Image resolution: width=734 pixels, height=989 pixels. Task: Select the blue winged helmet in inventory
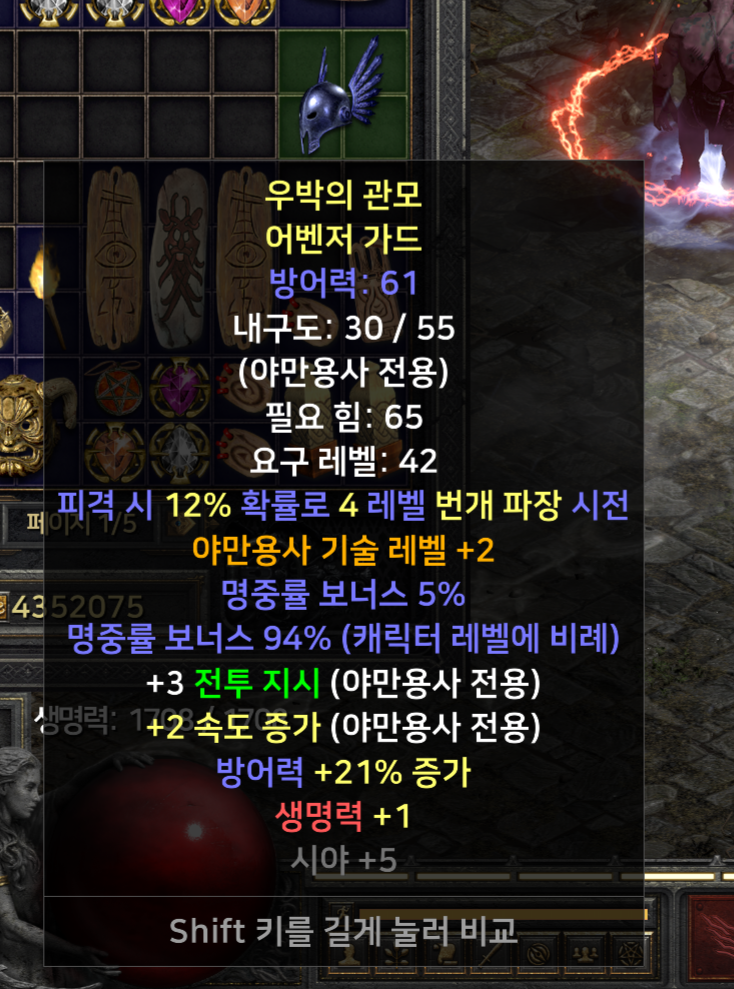click(341, 95)
